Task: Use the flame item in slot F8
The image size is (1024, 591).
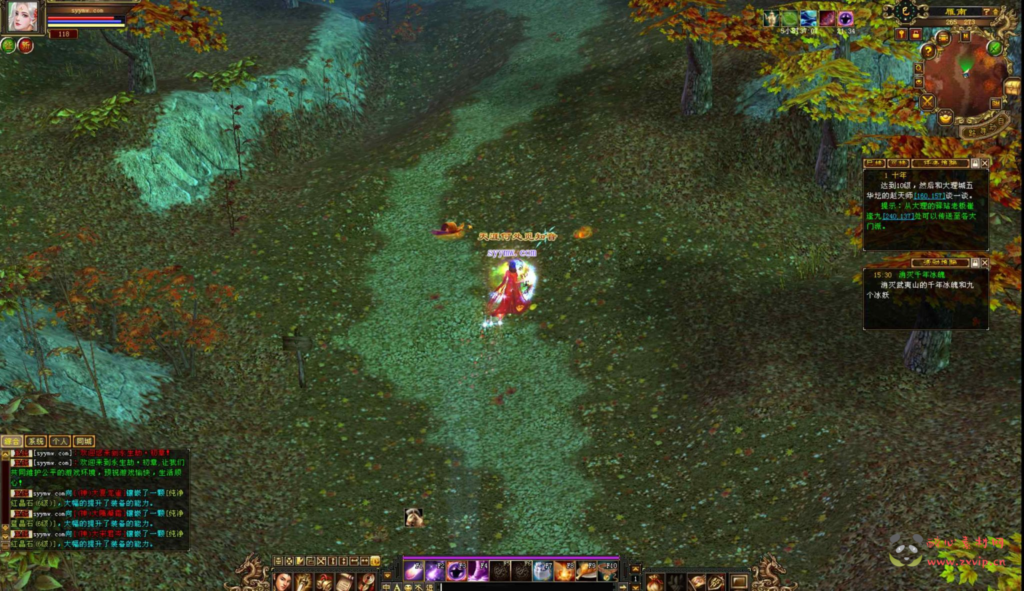Action: point(563,571)
